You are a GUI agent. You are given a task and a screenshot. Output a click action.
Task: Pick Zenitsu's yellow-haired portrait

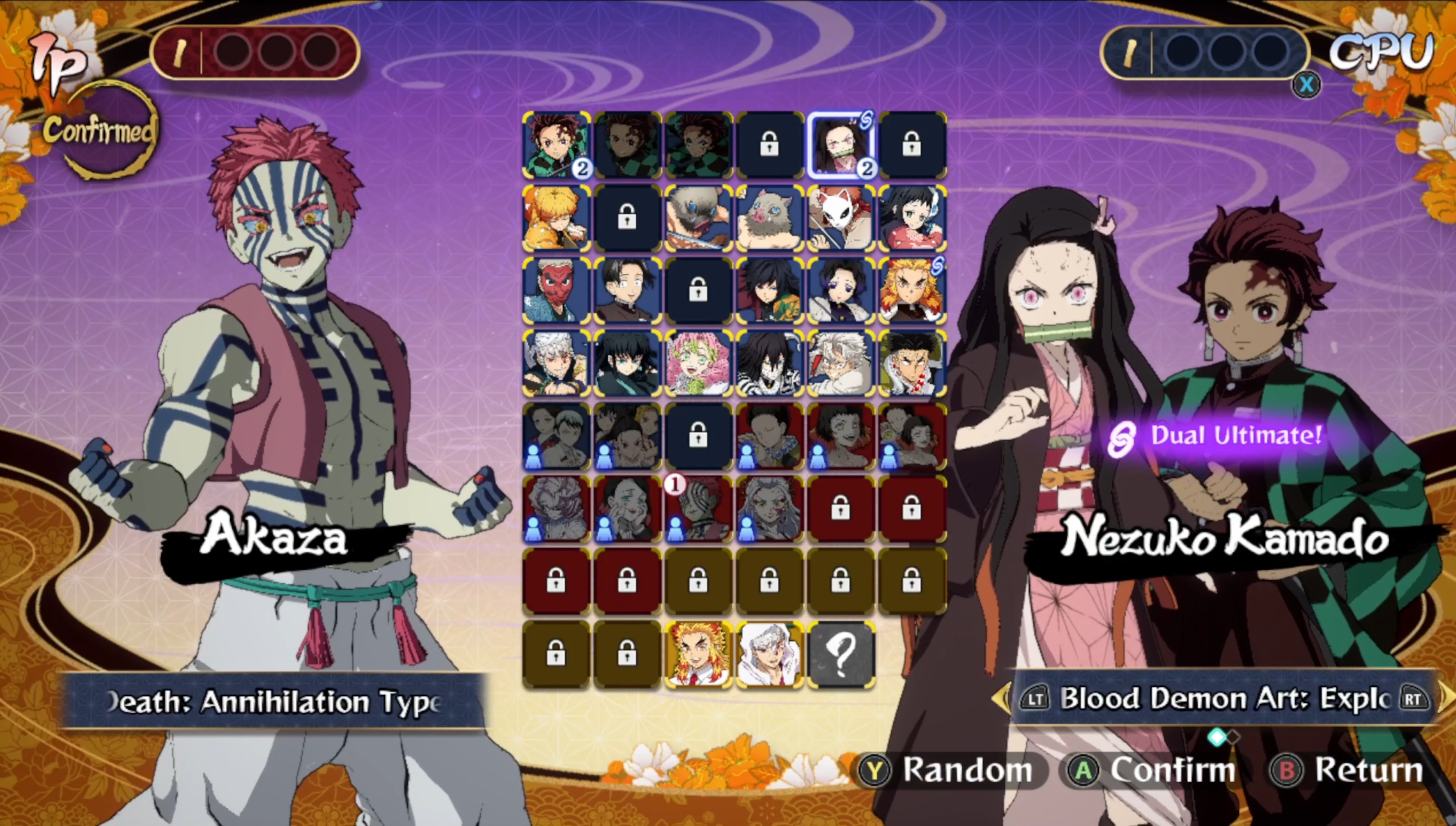pos(555,218)
